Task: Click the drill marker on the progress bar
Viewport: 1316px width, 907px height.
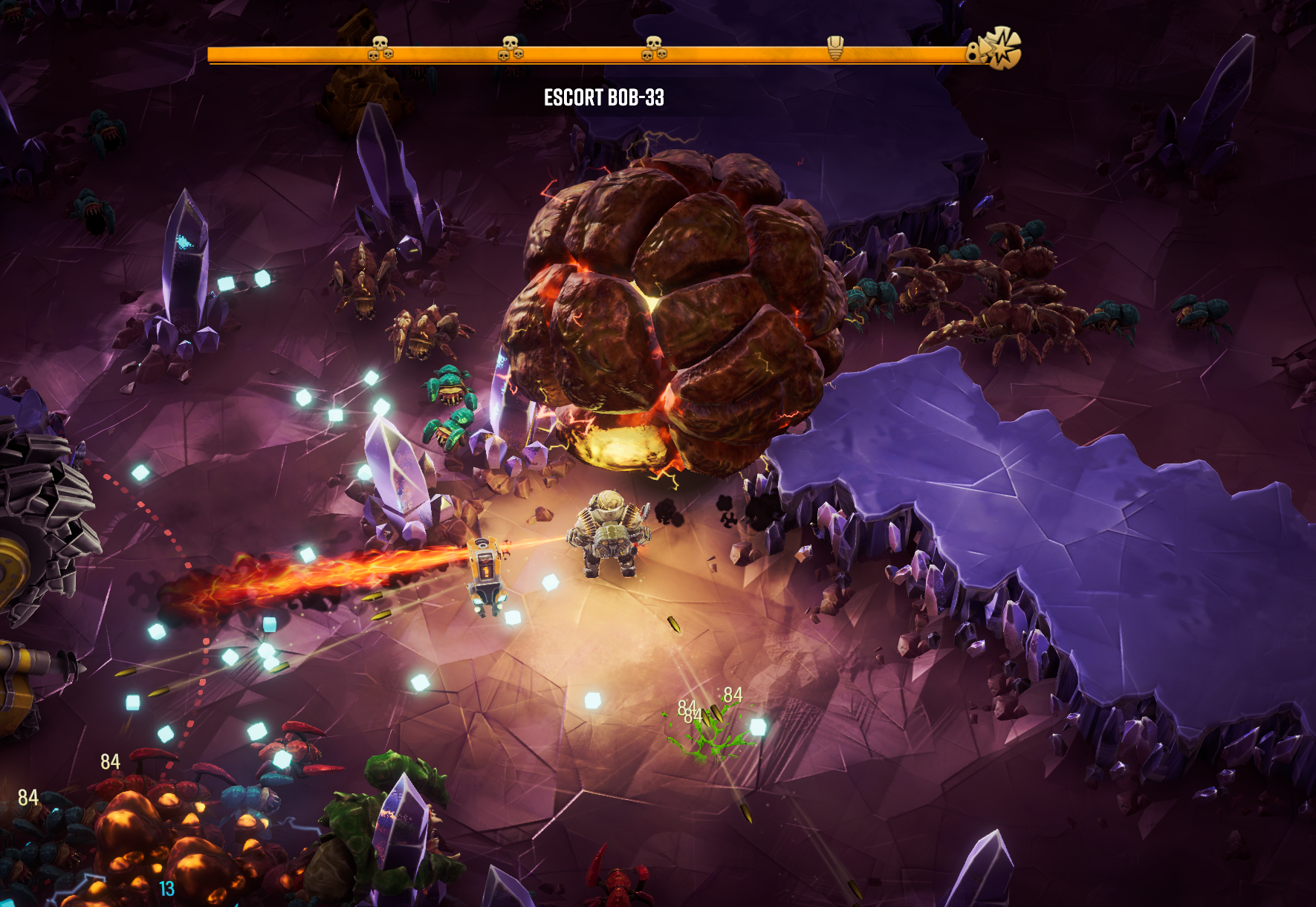Action: coord(835,48)
